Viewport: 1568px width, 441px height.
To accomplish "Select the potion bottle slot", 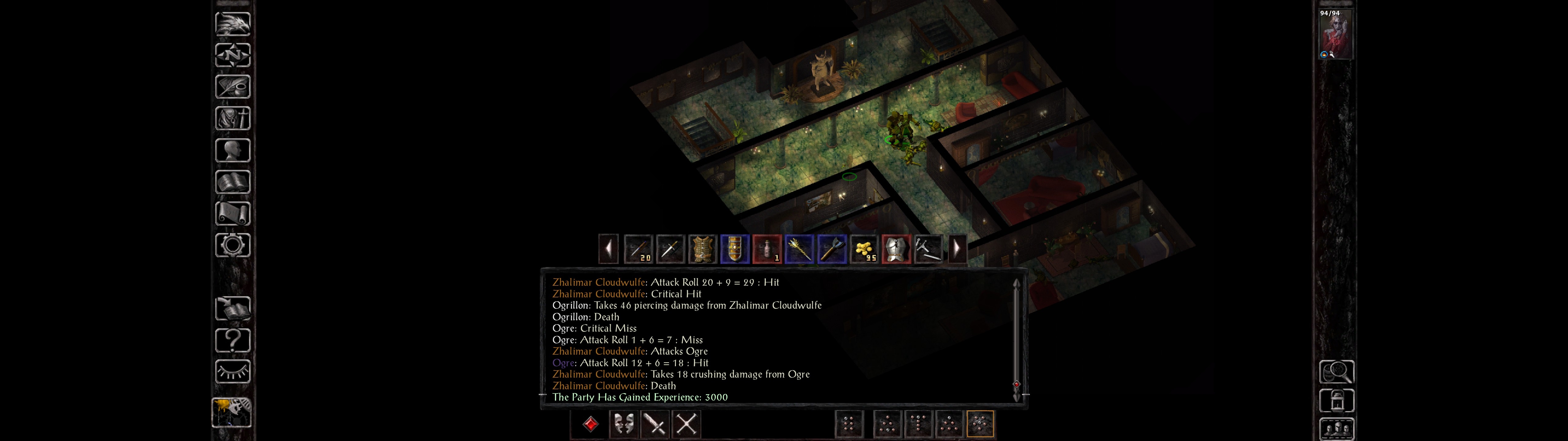I will pos(767,249).
